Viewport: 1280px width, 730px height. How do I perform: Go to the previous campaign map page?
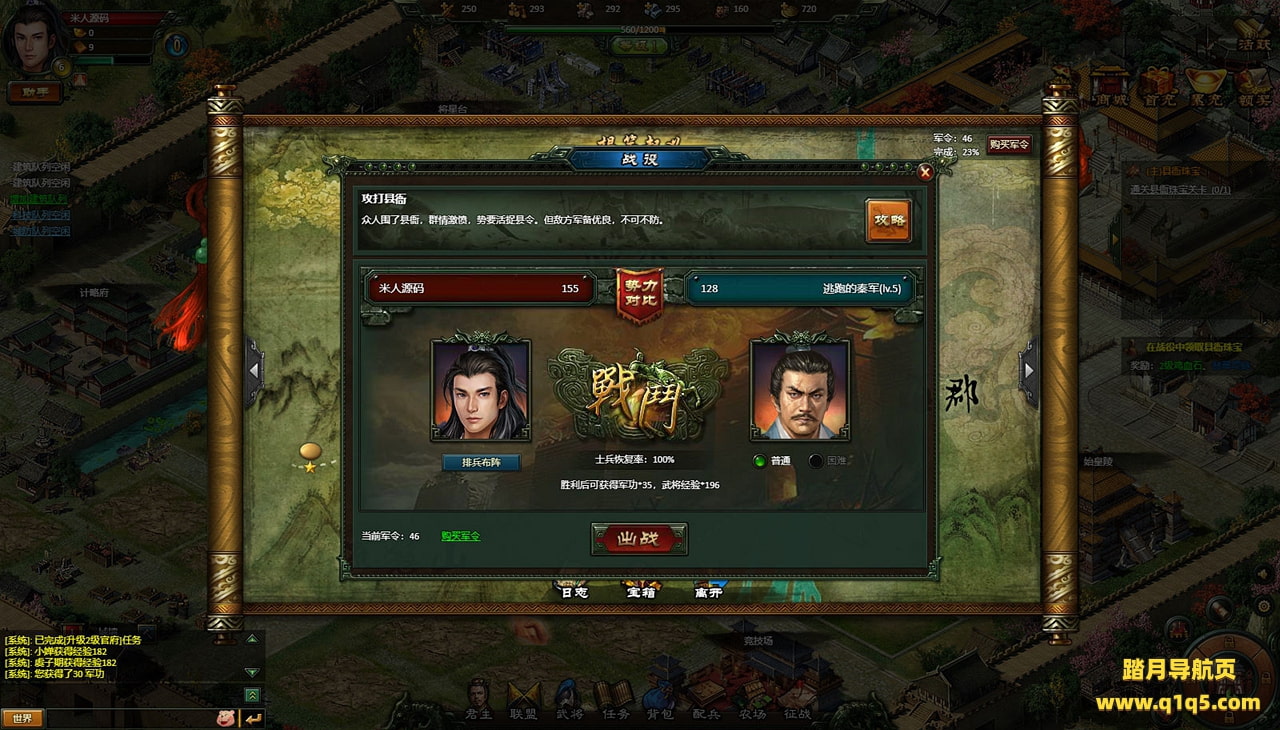[255, 371]
